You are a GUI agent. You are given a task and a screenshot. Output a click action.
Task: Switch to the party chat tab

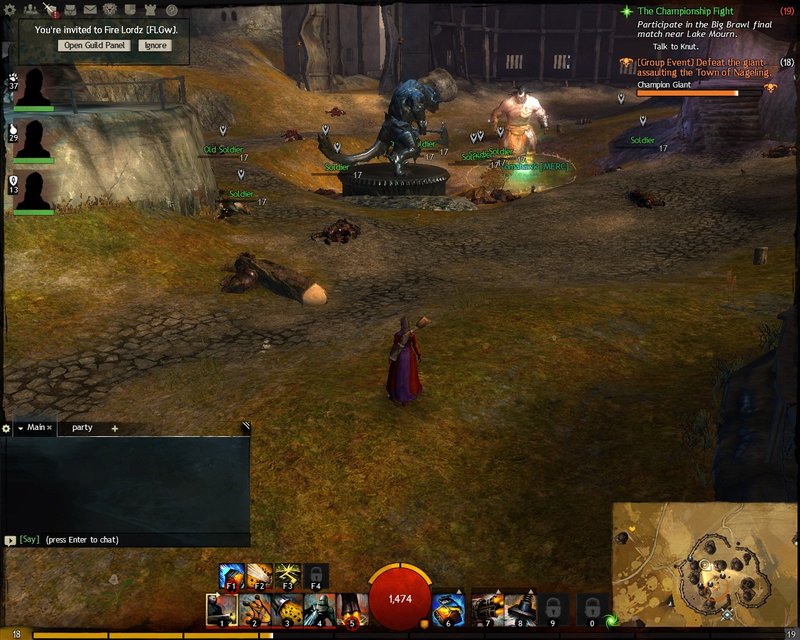click(82, 428)
